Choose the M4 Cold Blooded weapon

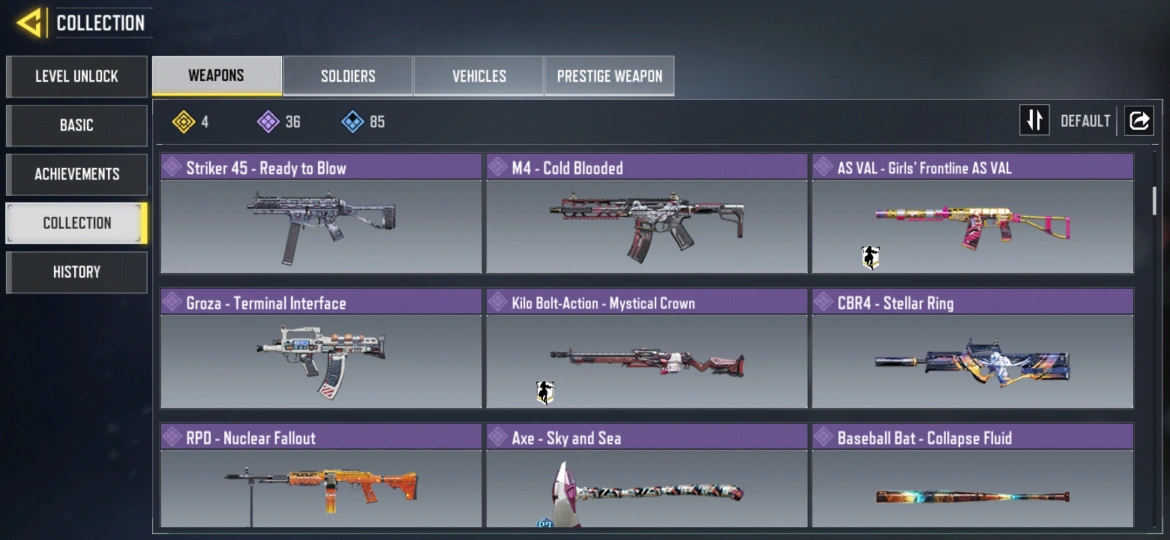click(x=646, y=214)
